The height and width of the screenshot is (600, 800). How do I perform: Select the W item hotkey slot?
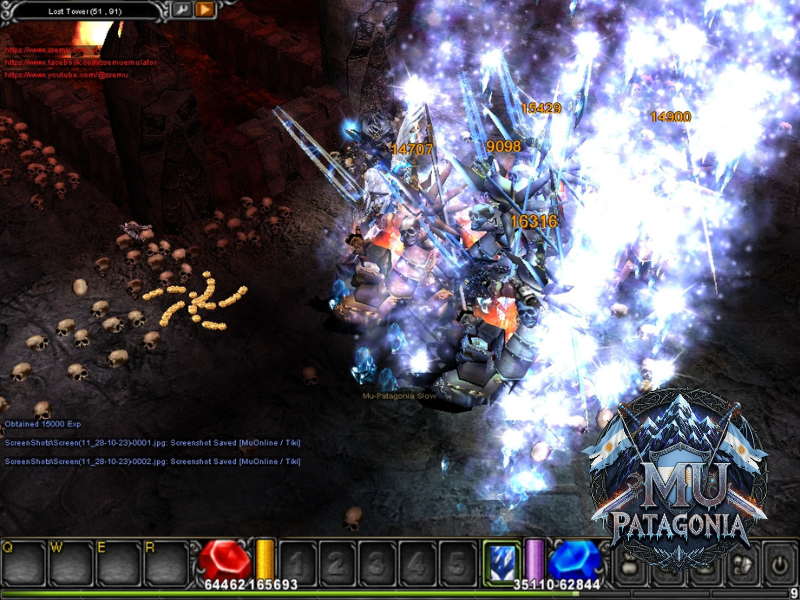click(x=70, y=563)
